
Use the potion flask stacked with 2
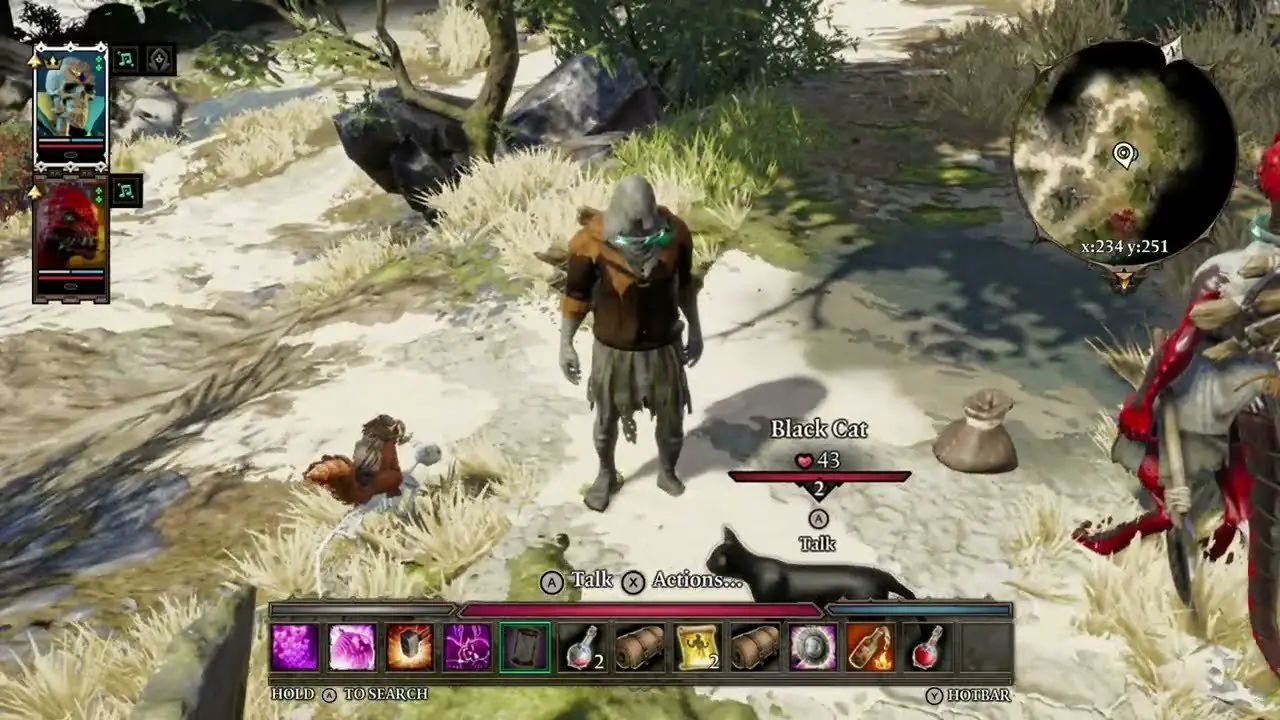[582, 647]
